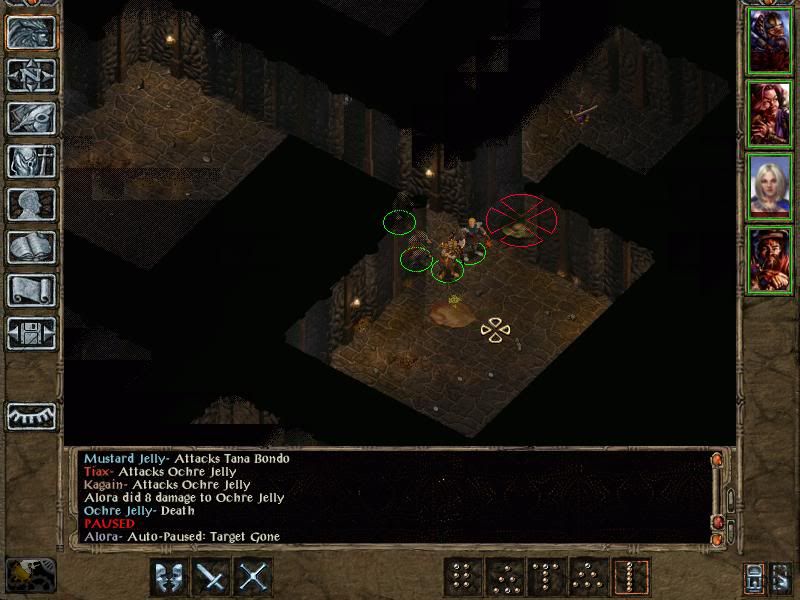This screenshot has width=800, height=600.
Task: Select the bearded man in hat portrait
Action: (771, 259)
